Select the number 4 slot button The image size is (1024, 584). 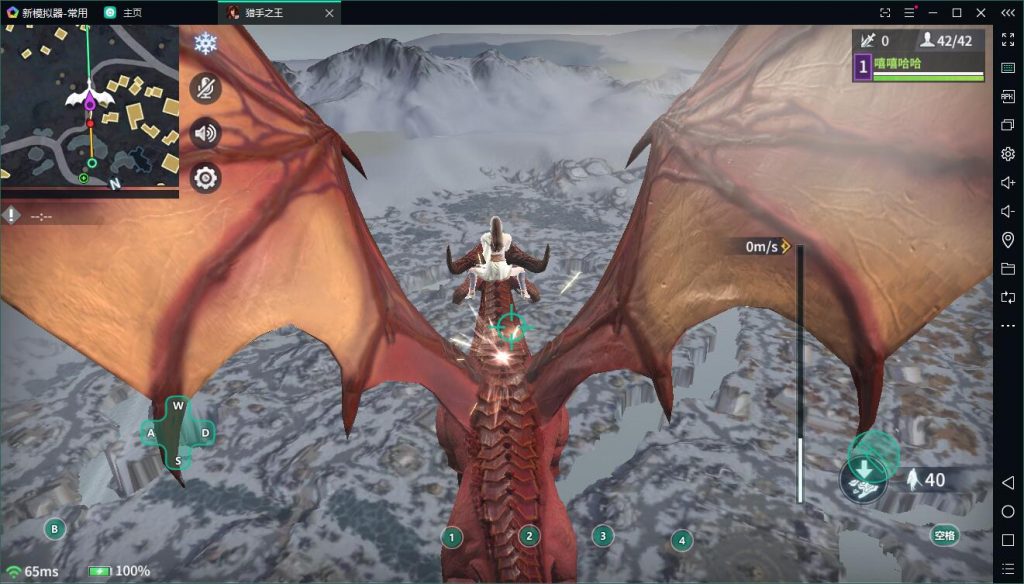681,541
